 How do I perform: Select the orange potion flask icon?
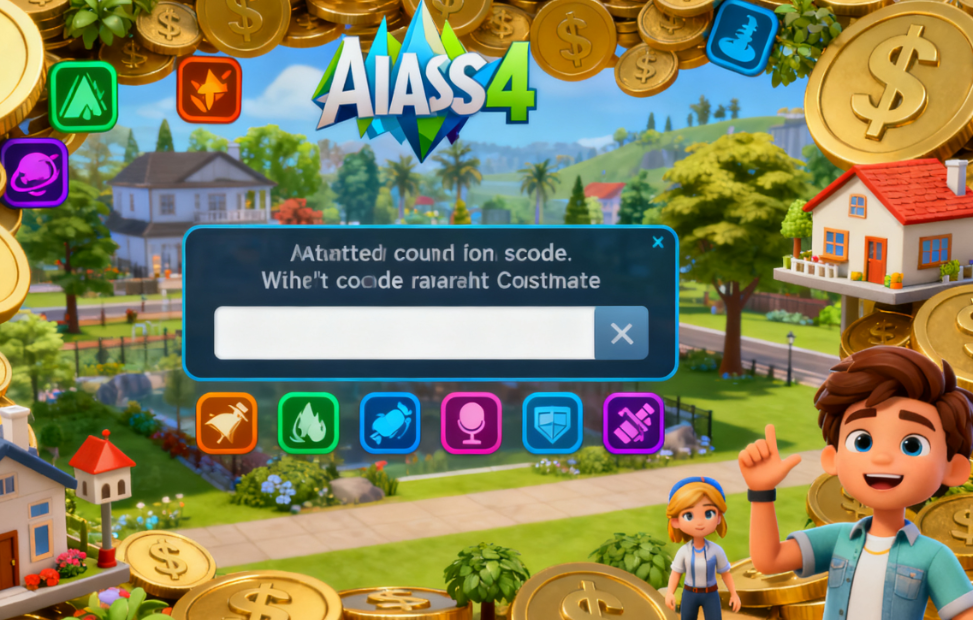coord(226,423)
